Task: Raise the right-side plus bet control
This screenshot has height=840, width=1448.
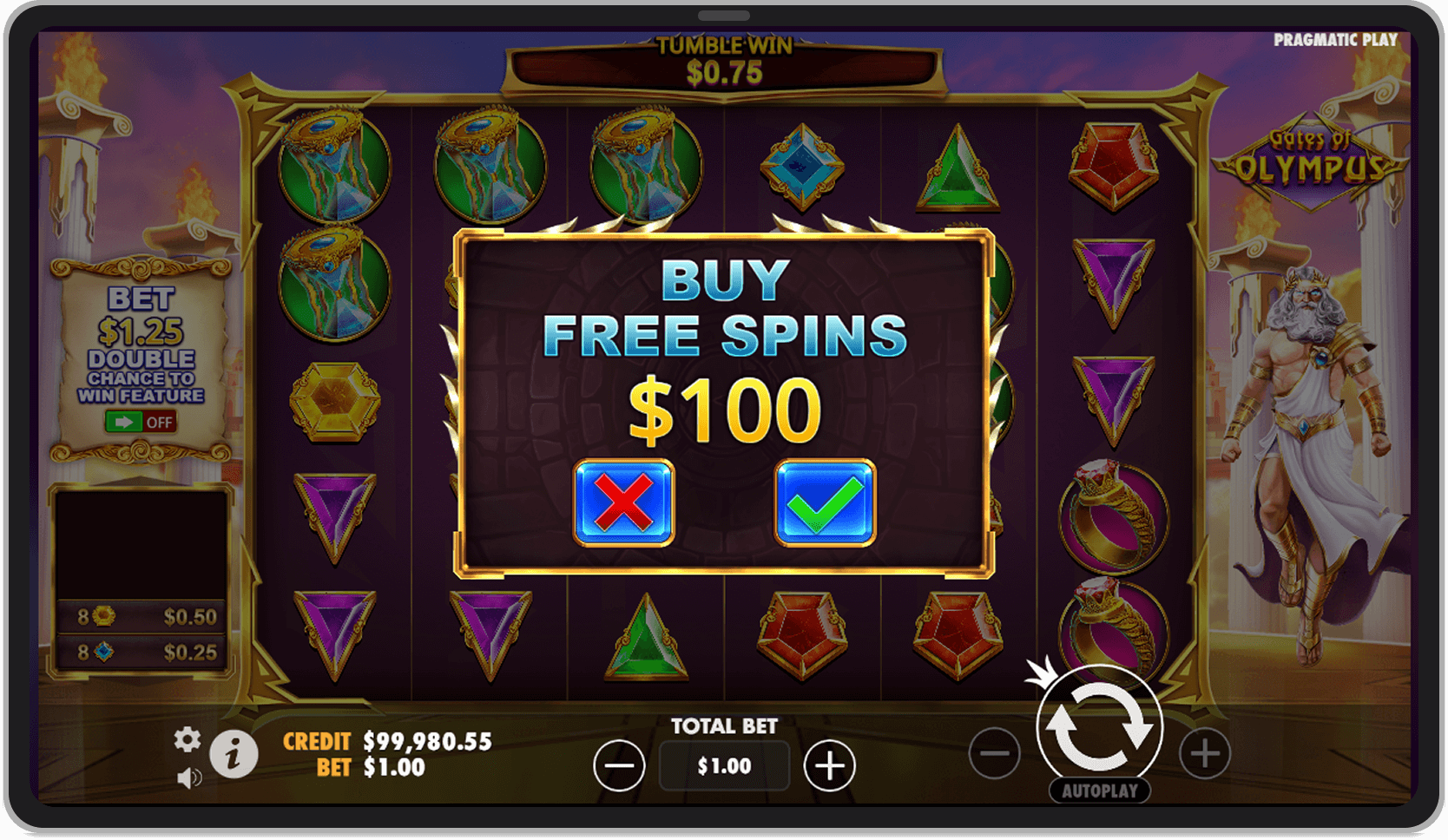Action: point(1207,753)
